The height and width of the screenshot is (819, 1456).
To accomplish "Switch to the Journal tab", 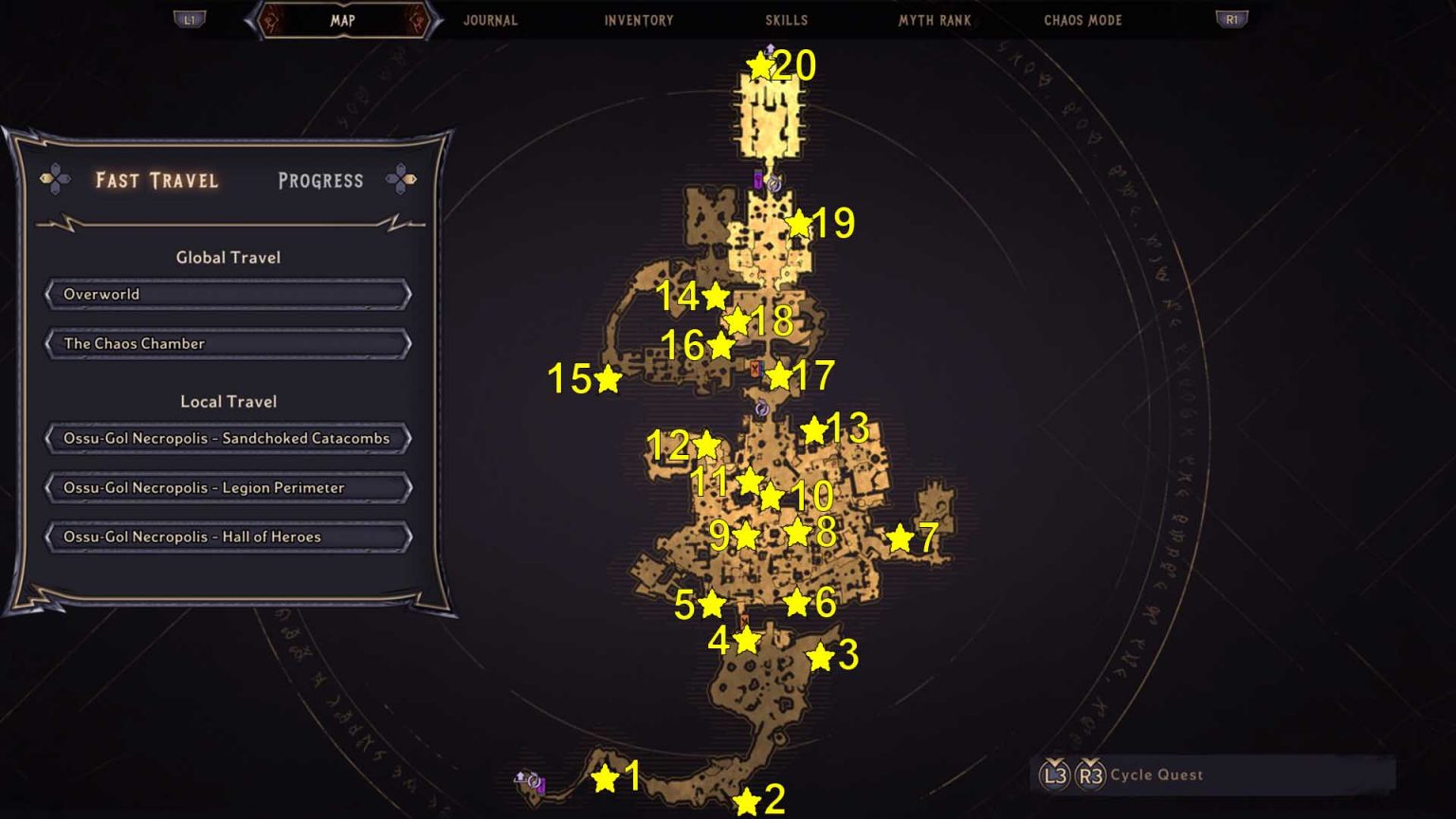I will [x=490, y=20].
